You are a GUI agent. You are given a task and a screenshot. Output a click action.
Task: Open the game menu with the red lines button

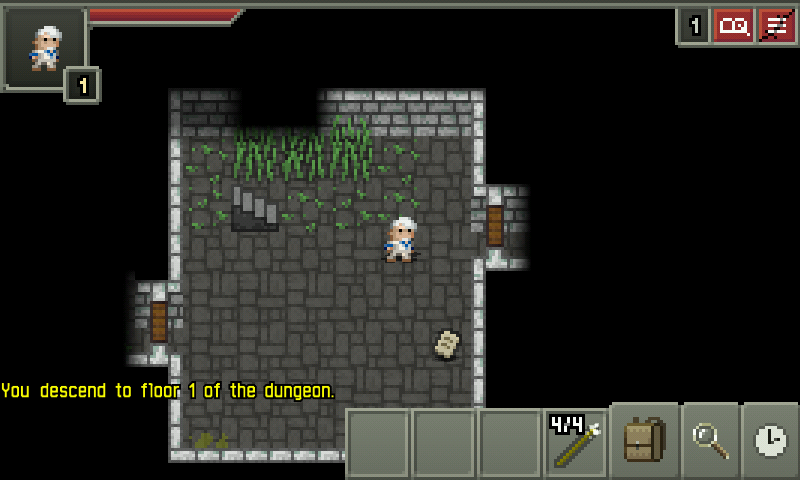(777, 26)
